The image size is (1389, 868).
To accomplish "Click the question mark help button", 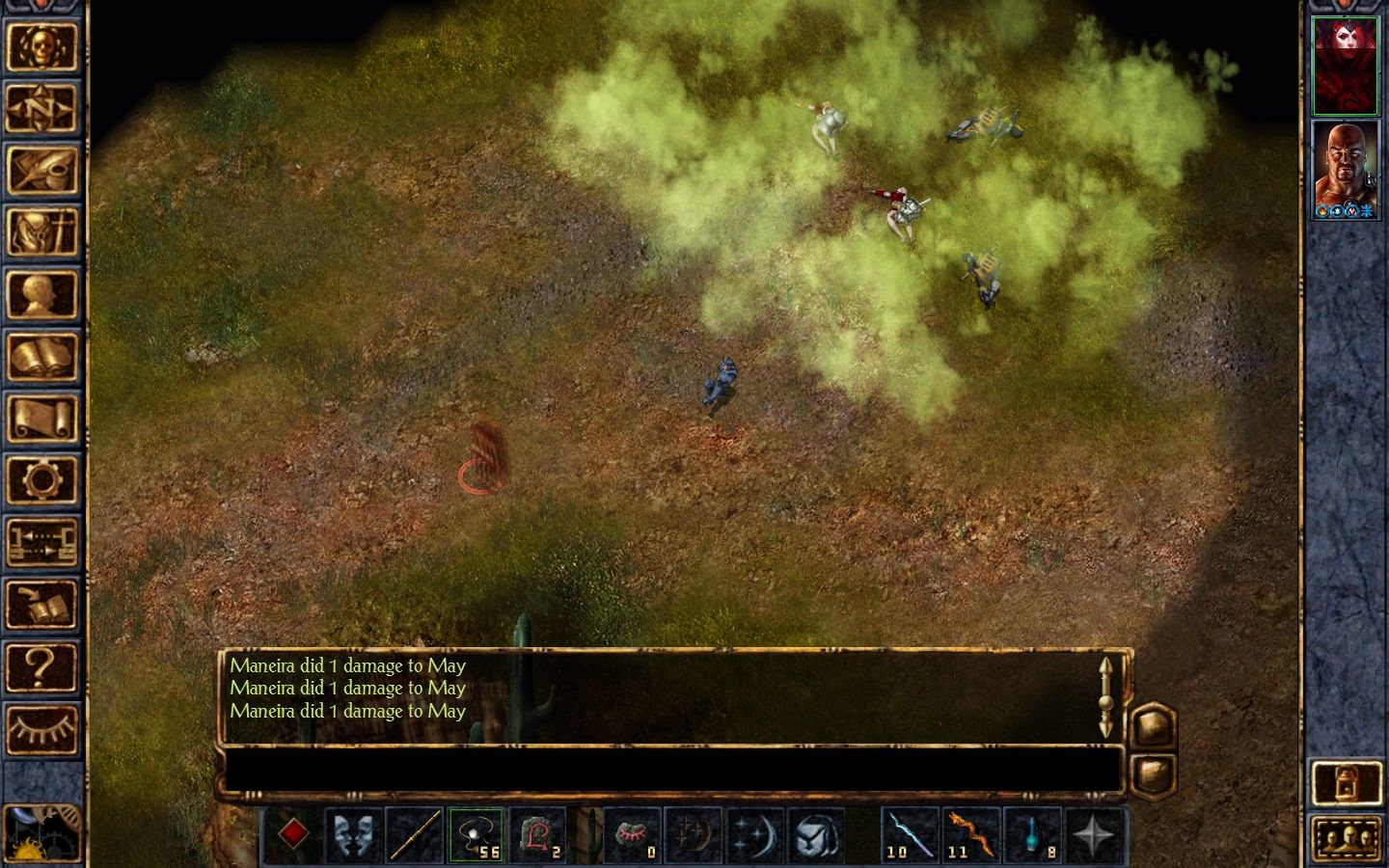I will [x=41, y=665].
